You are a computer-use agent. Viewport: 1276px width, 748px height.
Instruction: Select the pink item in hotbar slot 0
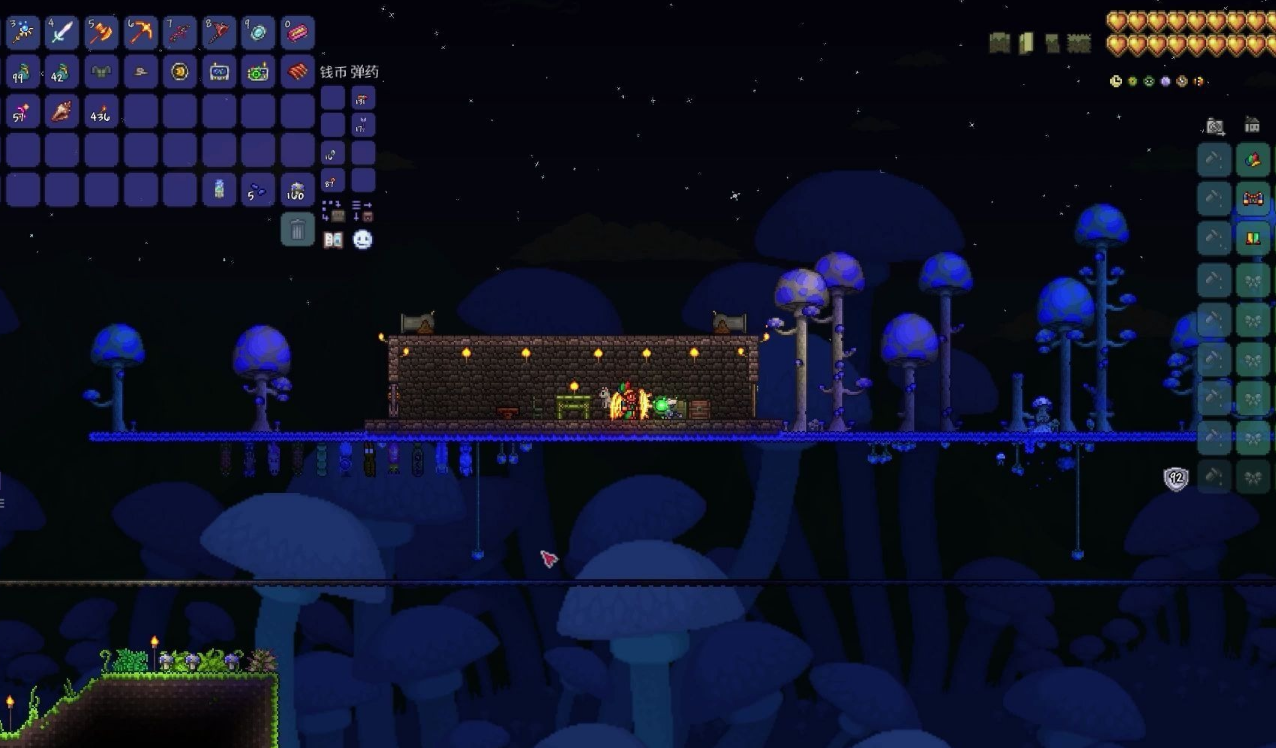click(x=297, y=33)
